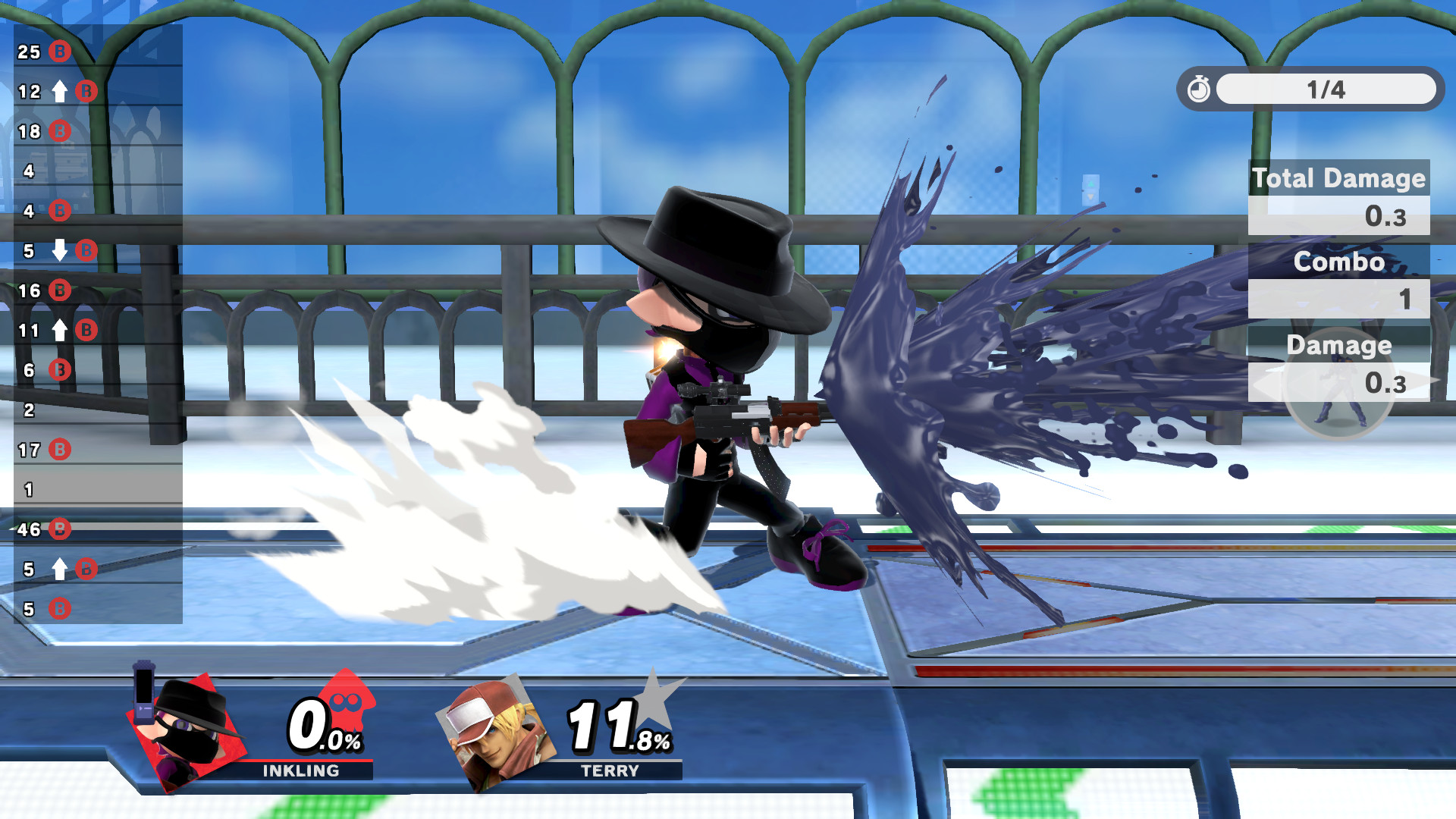Click the white up arrow beside input 12
1456x819 pixels.
(60, 89)
